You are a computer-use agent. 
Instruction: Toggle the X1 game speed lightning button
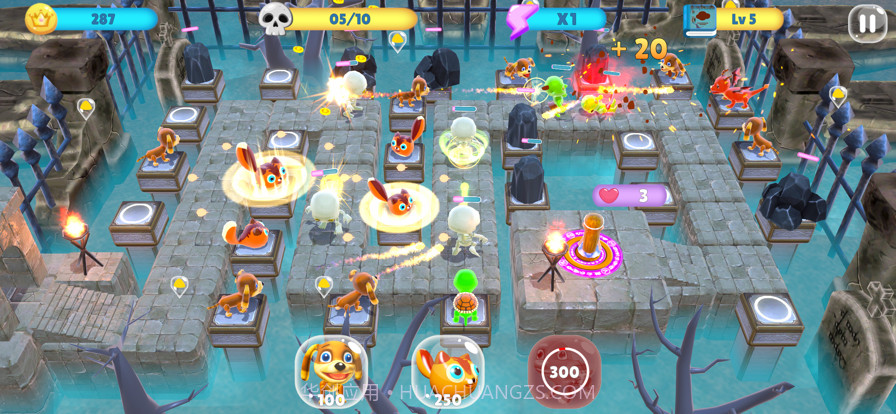tap(524, 20)
